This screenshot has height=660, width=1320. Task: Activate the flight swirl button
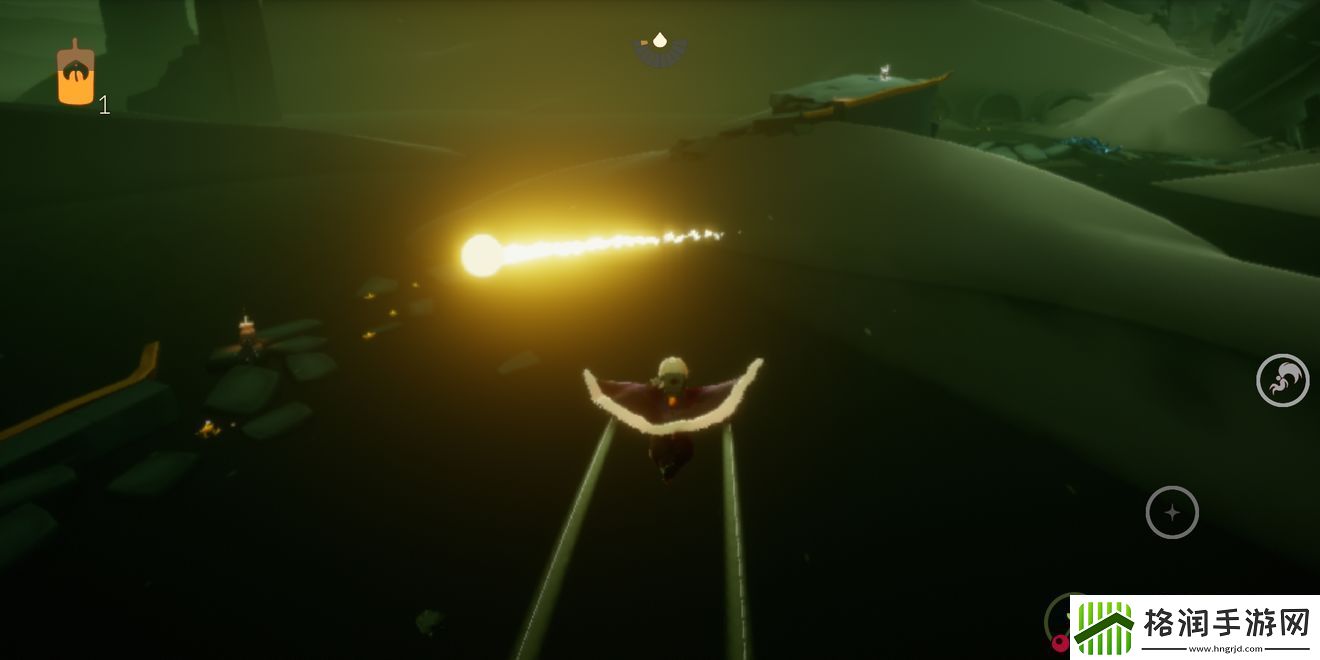click(1282, 380)
